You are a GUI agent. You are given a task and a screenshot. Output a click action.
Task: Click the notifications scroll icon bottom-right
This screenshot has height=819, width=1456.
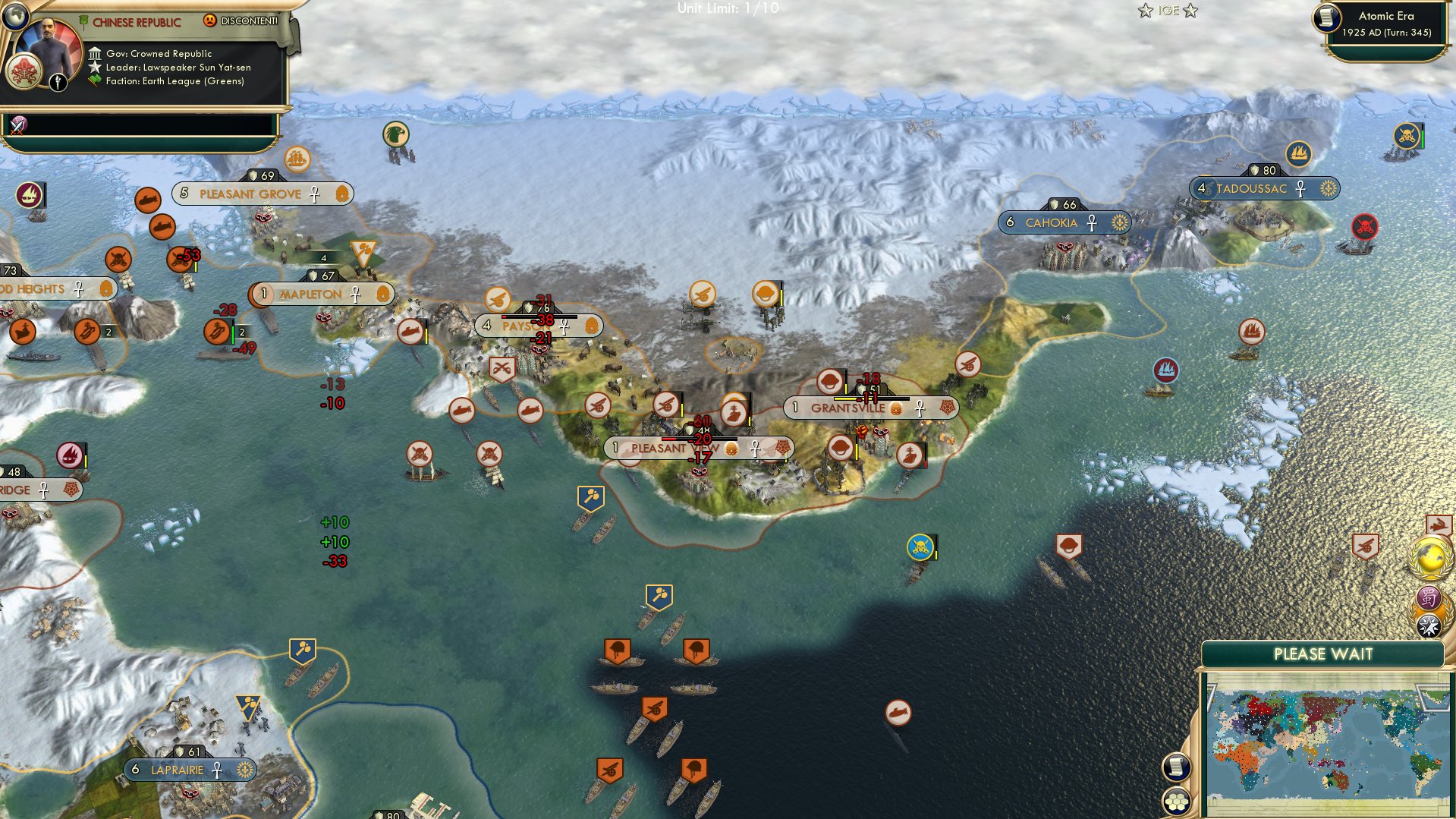1177,768
